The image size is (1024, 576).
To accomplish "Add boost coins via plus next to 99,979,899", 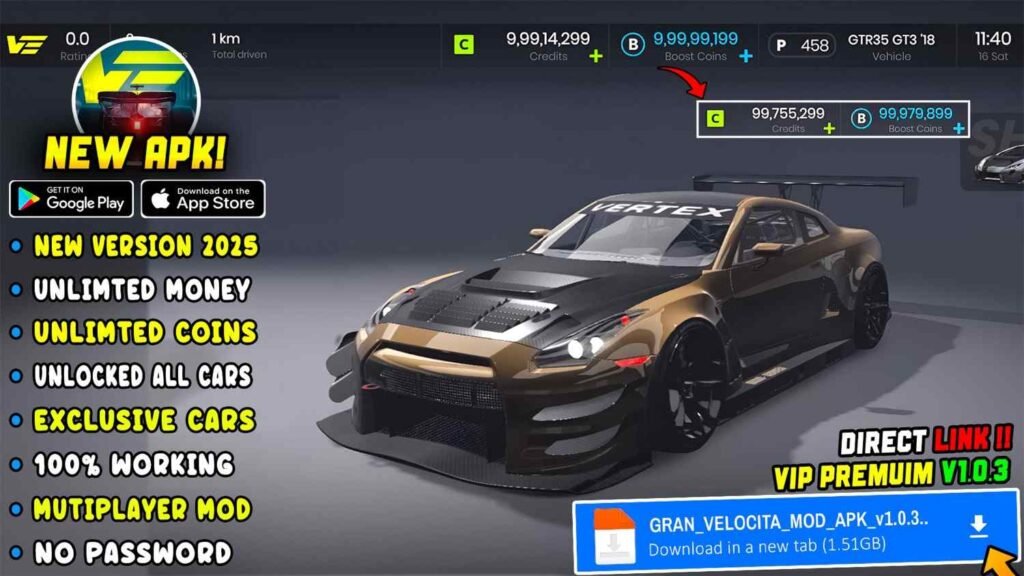I will [959, 128].
